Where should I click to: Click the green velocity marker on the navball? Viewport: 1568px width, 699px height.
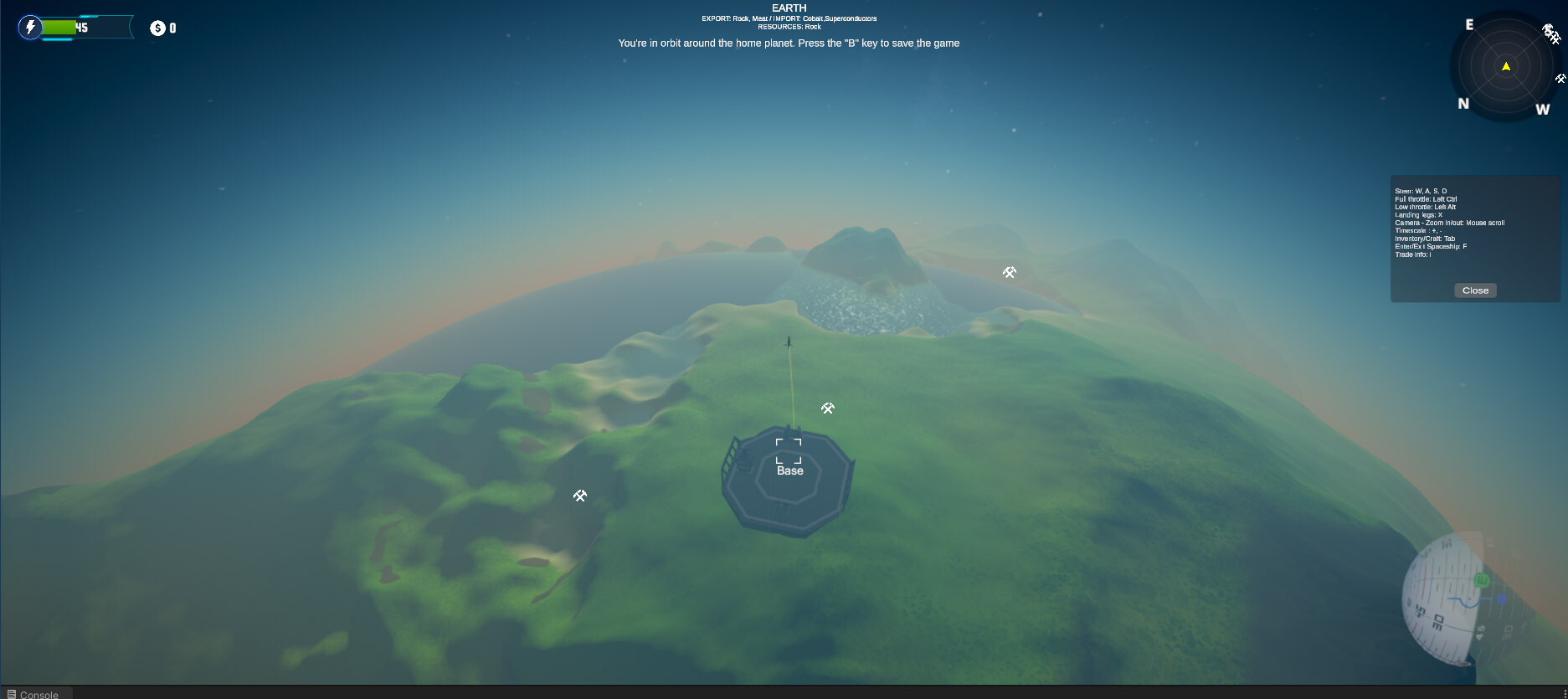1482,579
